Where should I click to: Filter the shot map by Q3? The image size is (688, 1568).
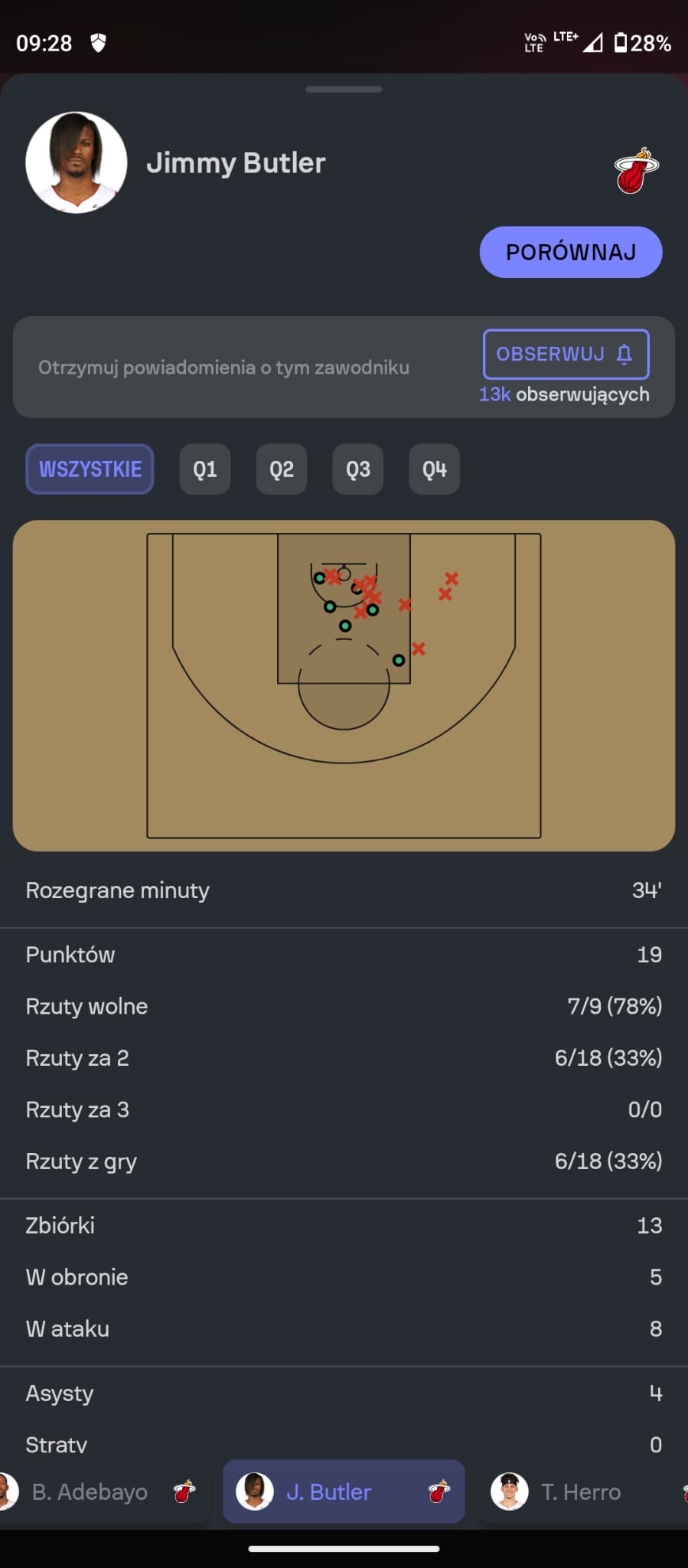(x=358, y=469)
